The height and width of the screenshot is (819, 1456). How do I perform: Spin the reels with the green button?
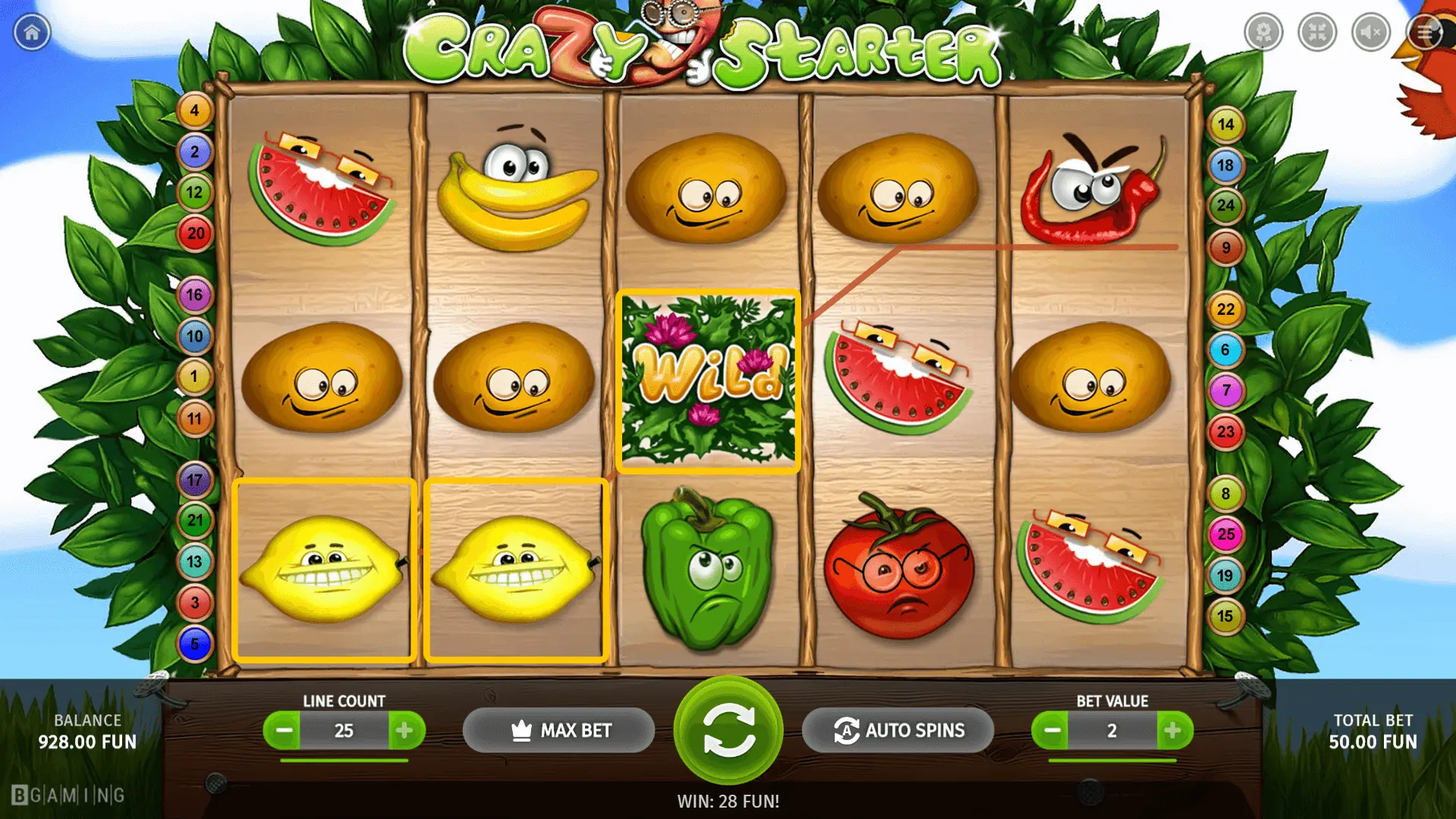728,730
